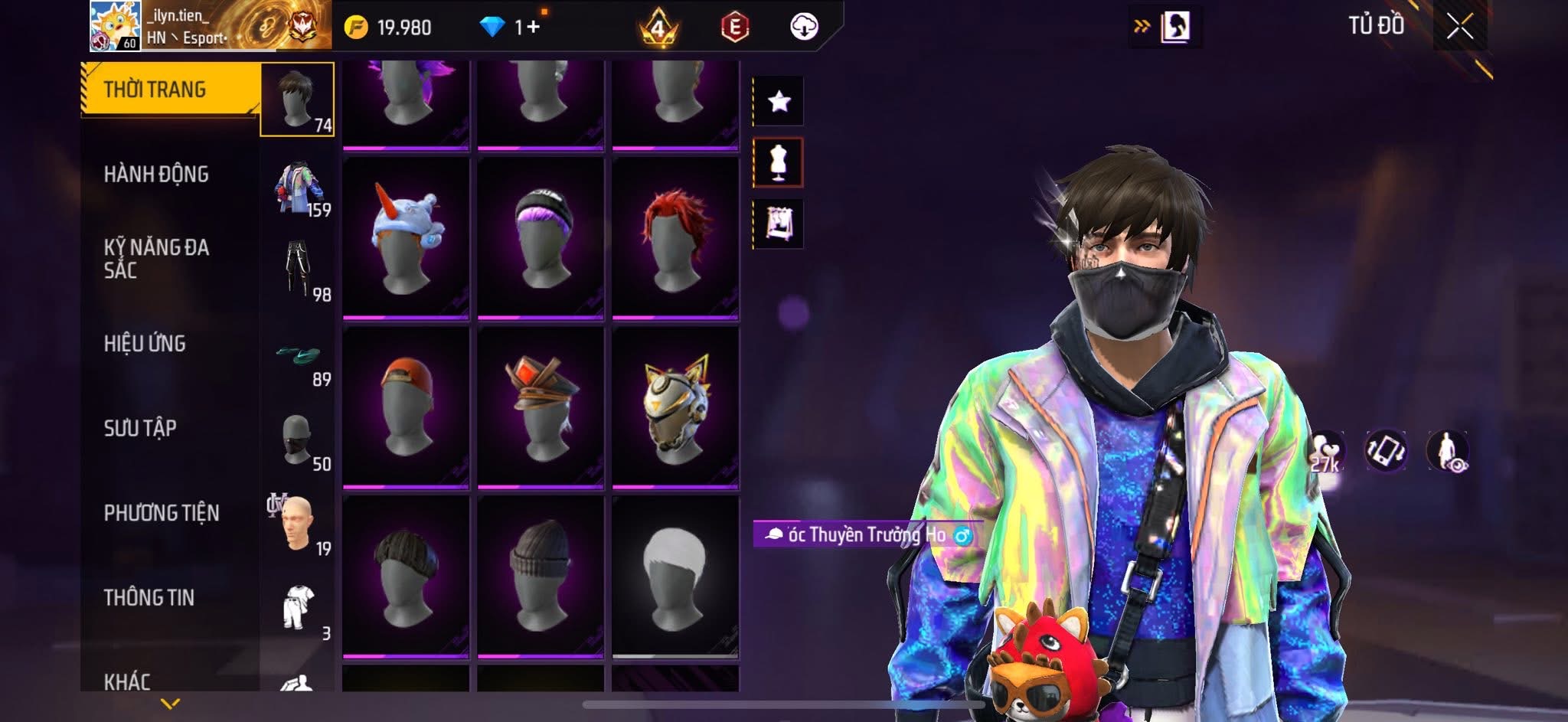Image resolution: width=1568 pixels, height=722 pixels.
Task: Open the clothes rack icon
Action: (x=779, y=224)
